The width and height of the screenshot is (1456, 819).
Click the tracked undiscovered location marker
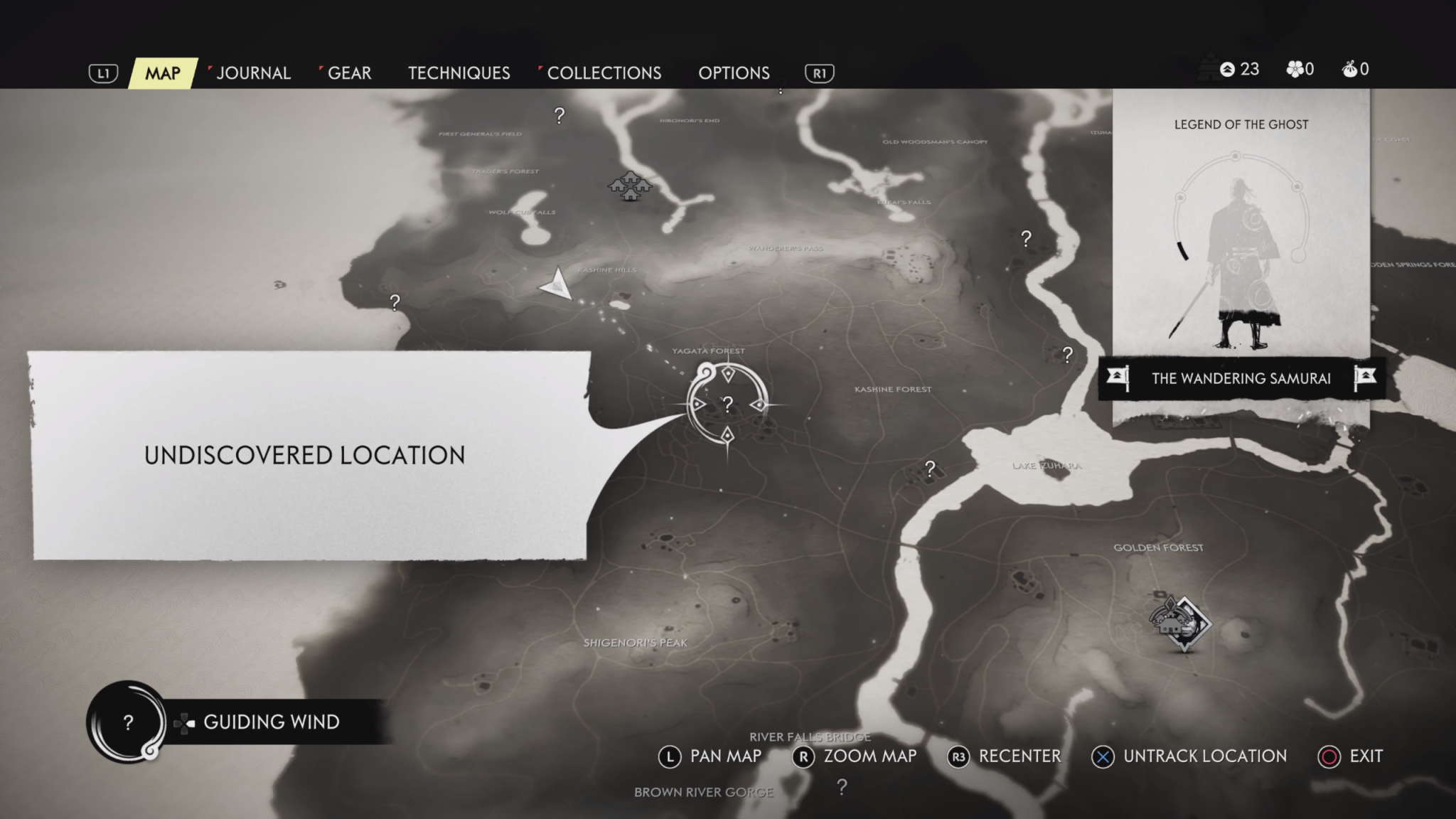(x=727, y=405)
